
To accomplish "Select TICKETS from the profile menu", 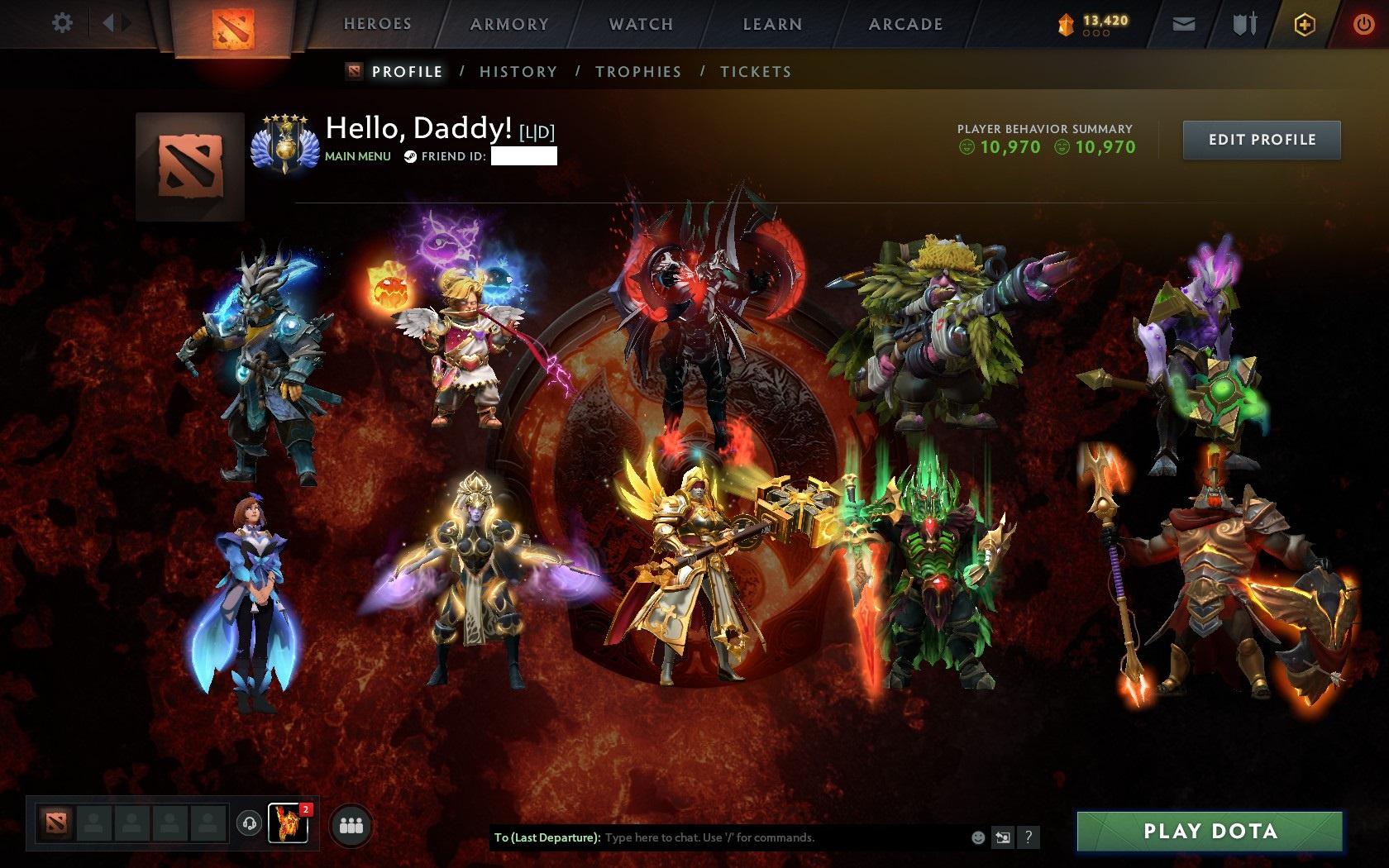I will point(756,72).
